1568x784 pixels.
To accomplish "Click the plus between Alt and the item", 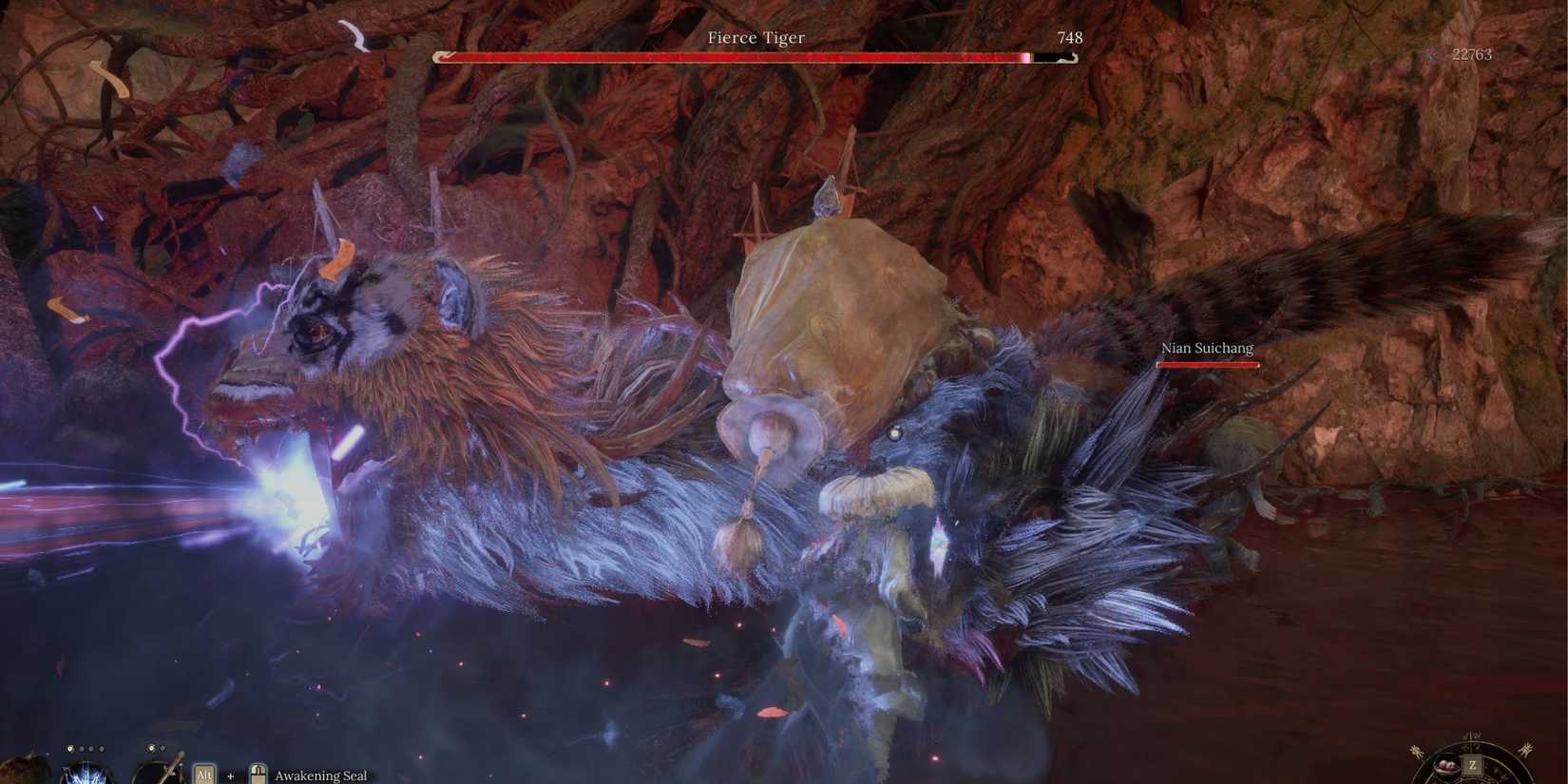I will pyautogui.click(x=230, y=775).
